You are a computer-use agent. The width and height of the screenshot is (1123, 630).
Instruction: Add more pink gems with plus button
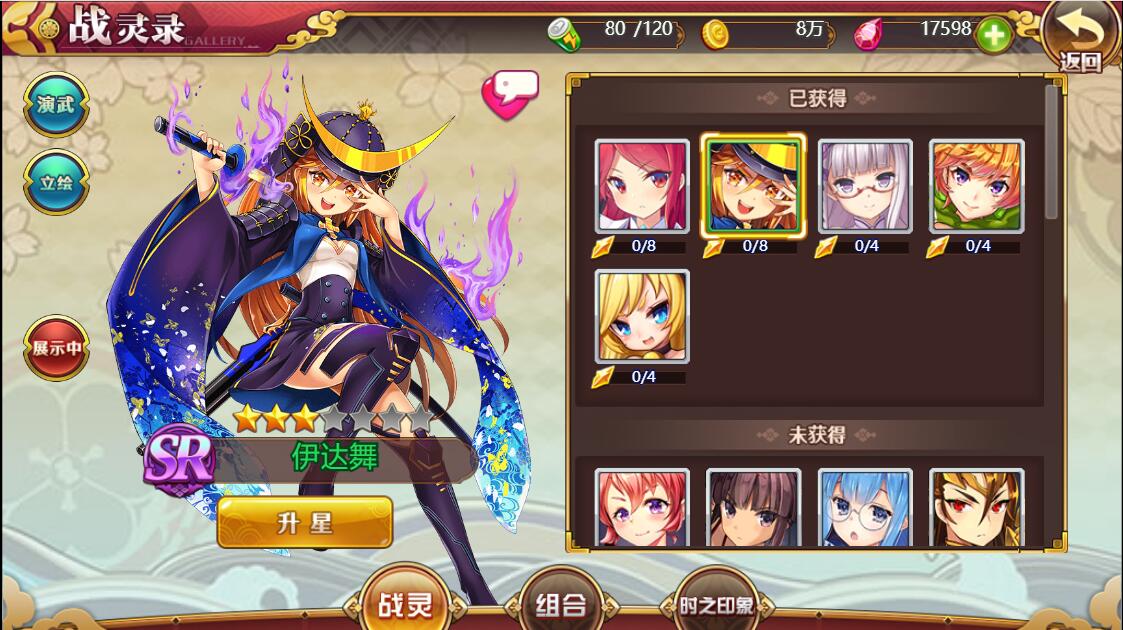pyautogui.click(x=993, y=34)
